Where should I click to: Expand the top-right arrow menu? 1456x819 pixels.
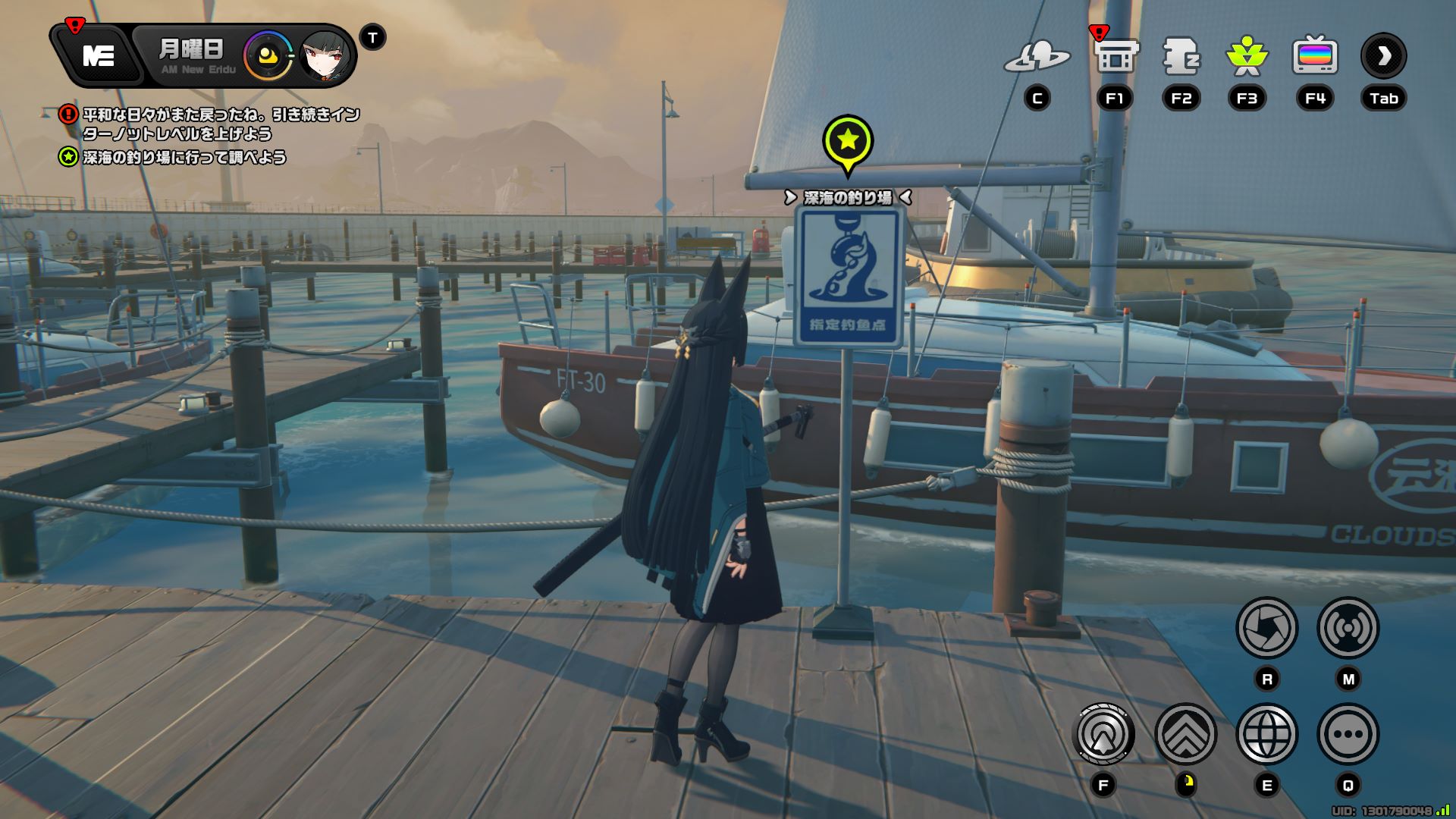(1383, 56)
